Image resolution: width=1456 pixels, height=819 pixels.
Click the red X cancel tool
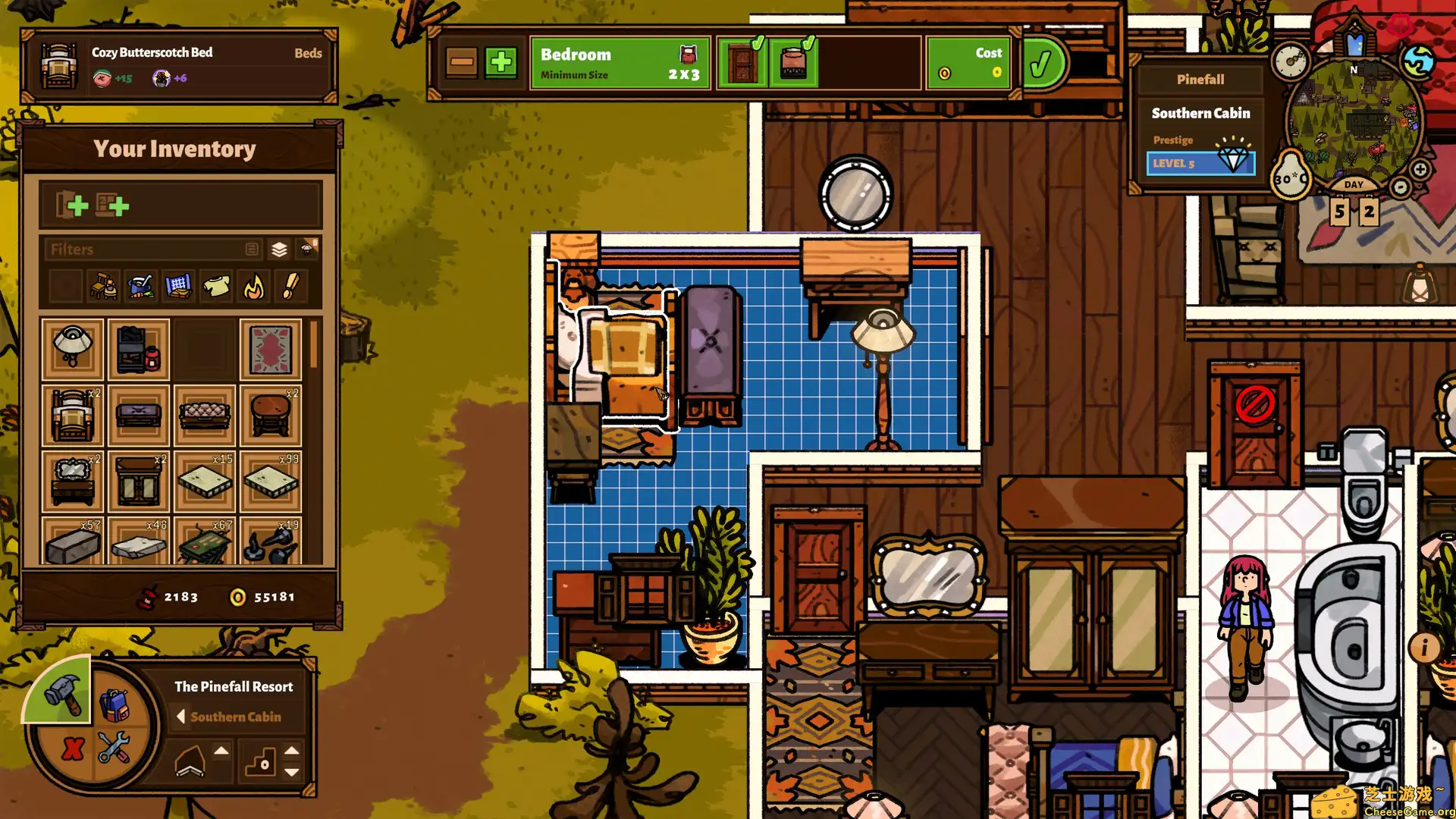coord(73,750)
